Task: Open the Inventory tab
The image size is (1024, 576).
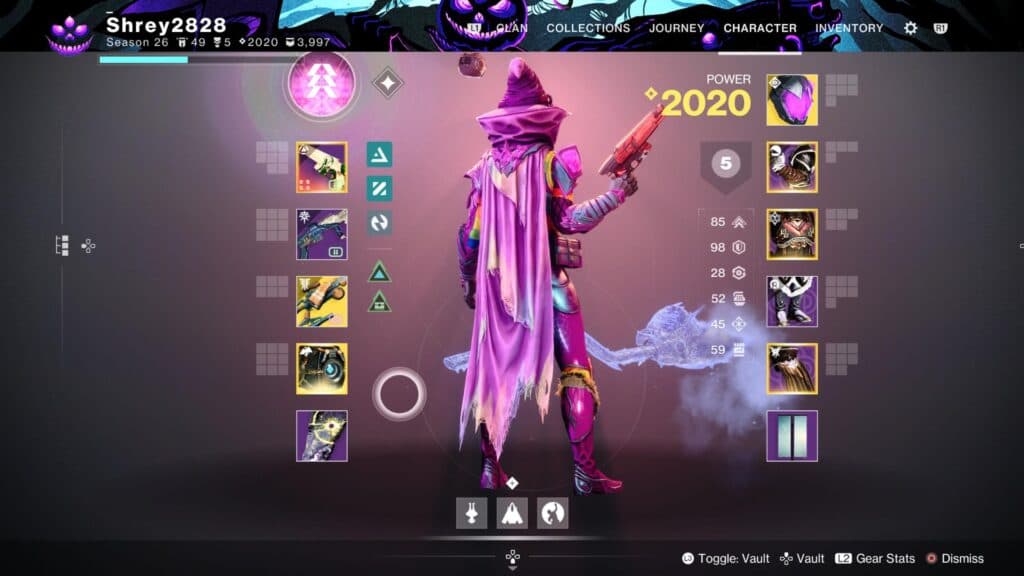Action: pyautogui.click(x=849, y=28)
